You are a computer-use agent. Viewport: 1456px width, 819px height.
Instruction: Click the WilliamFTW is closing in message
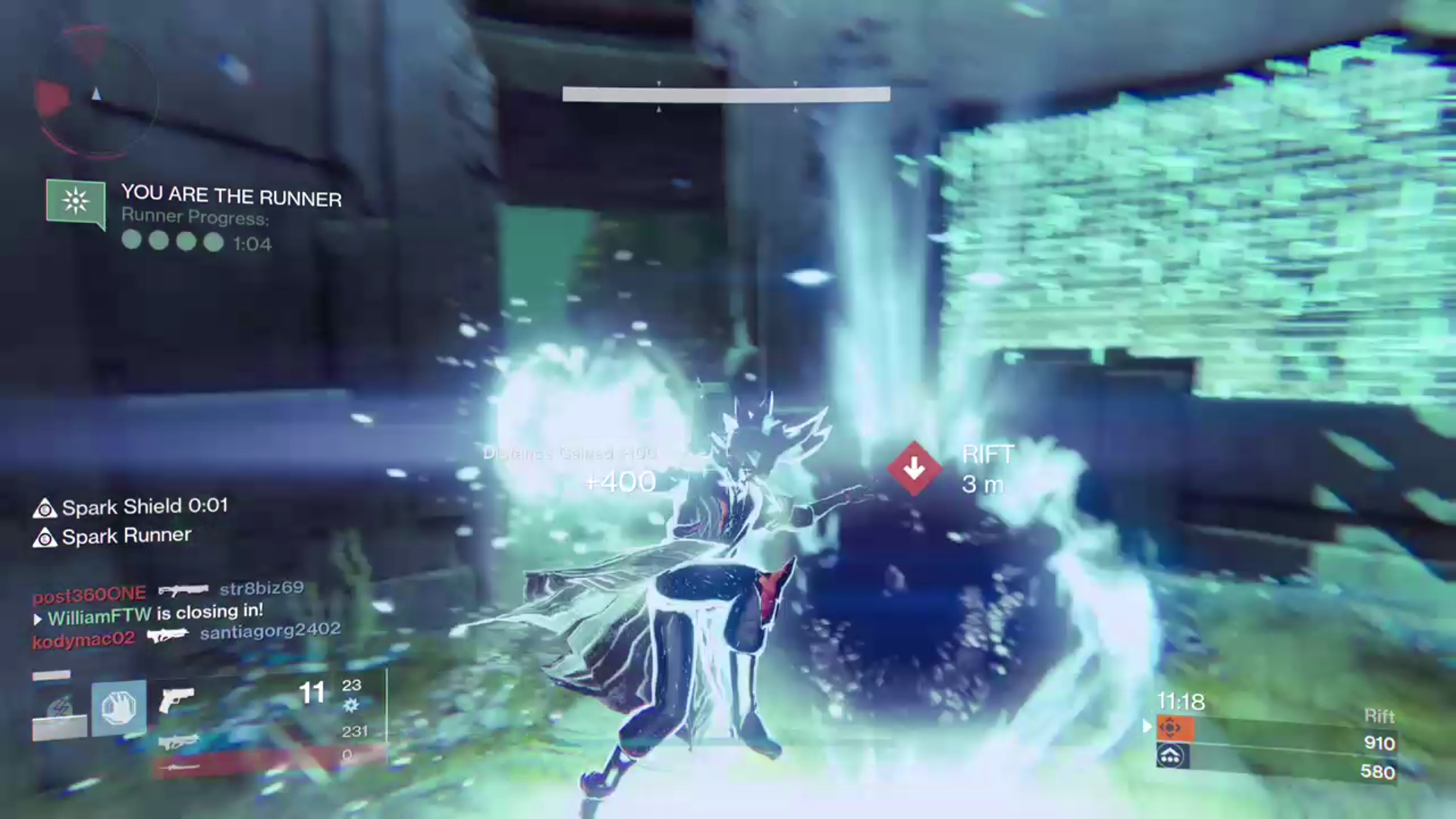[x=155, y=614]
